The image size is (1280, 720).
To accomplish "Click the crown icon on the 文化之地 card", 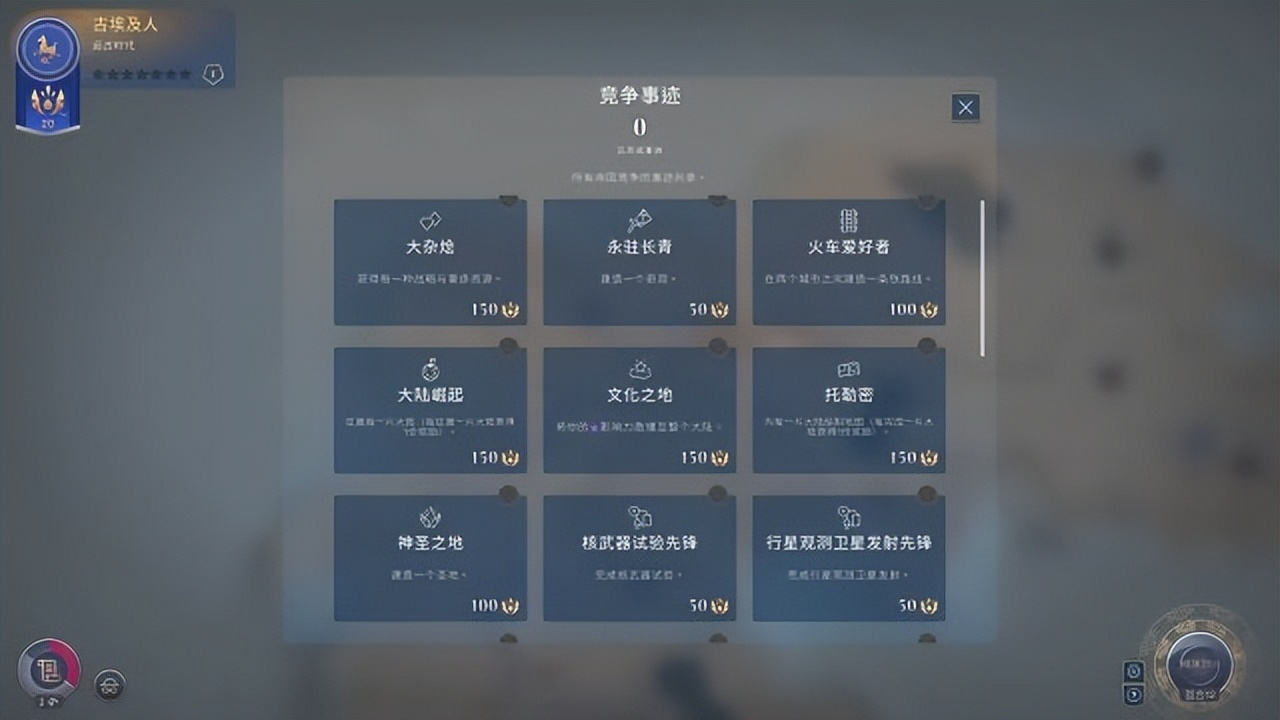I will [x=640, y=368].
